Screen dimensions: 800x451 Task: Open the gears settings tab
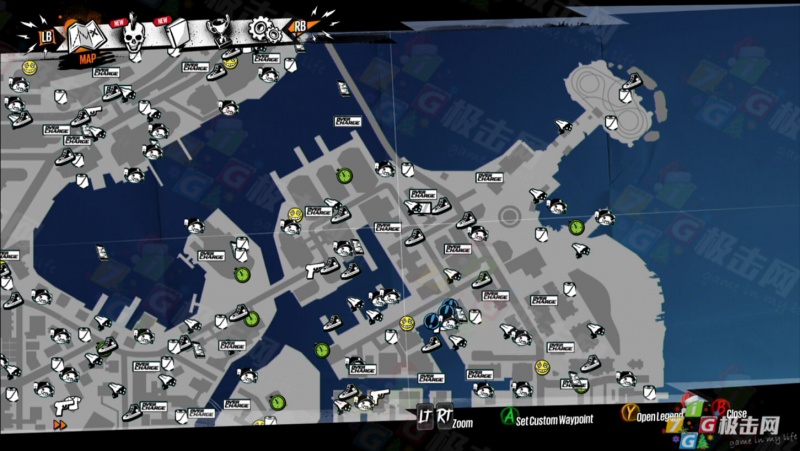264,31
